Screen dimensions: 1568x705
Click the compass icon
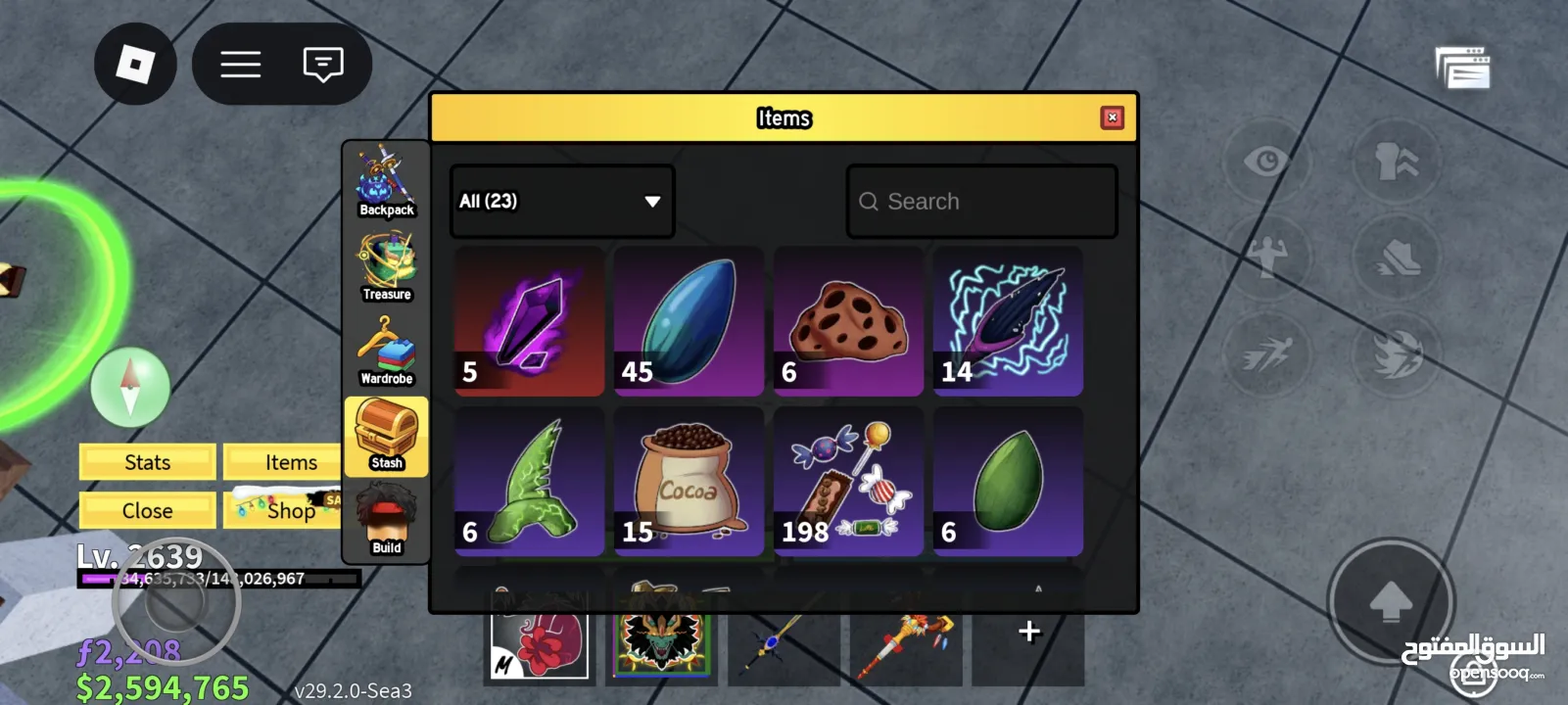pyautogui.click(x=130, y=386)
